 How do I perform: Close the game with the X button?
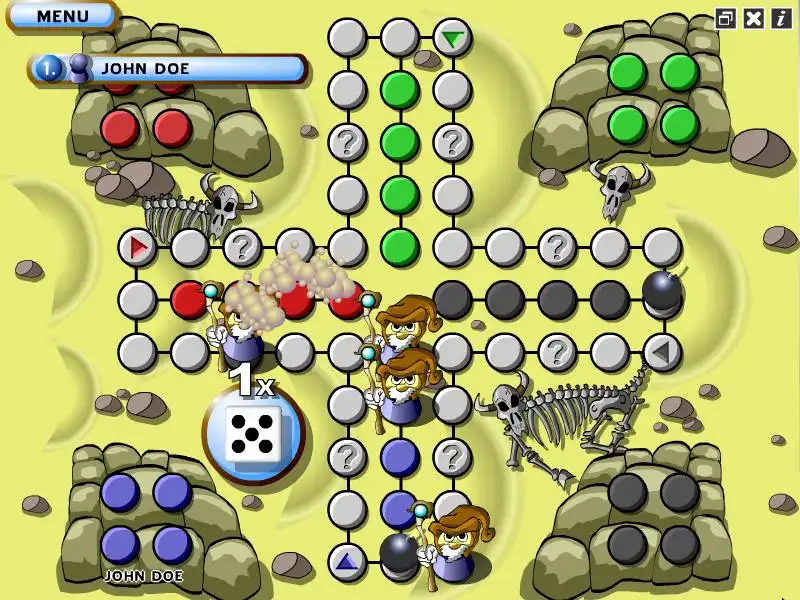click(x=754, y=17)
